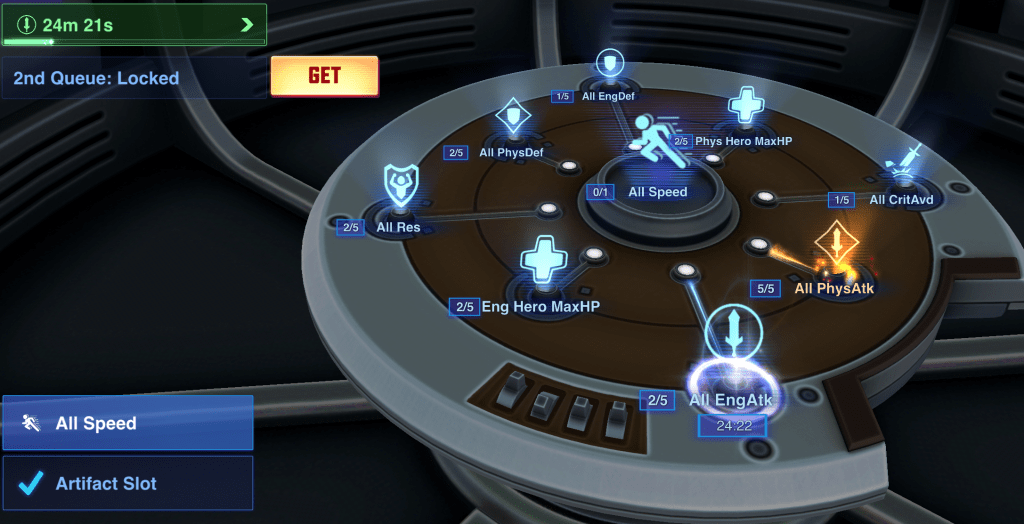Select the All CritAvd node
This screenshot has height=524, width=1024.
click(x=903, y=166)
